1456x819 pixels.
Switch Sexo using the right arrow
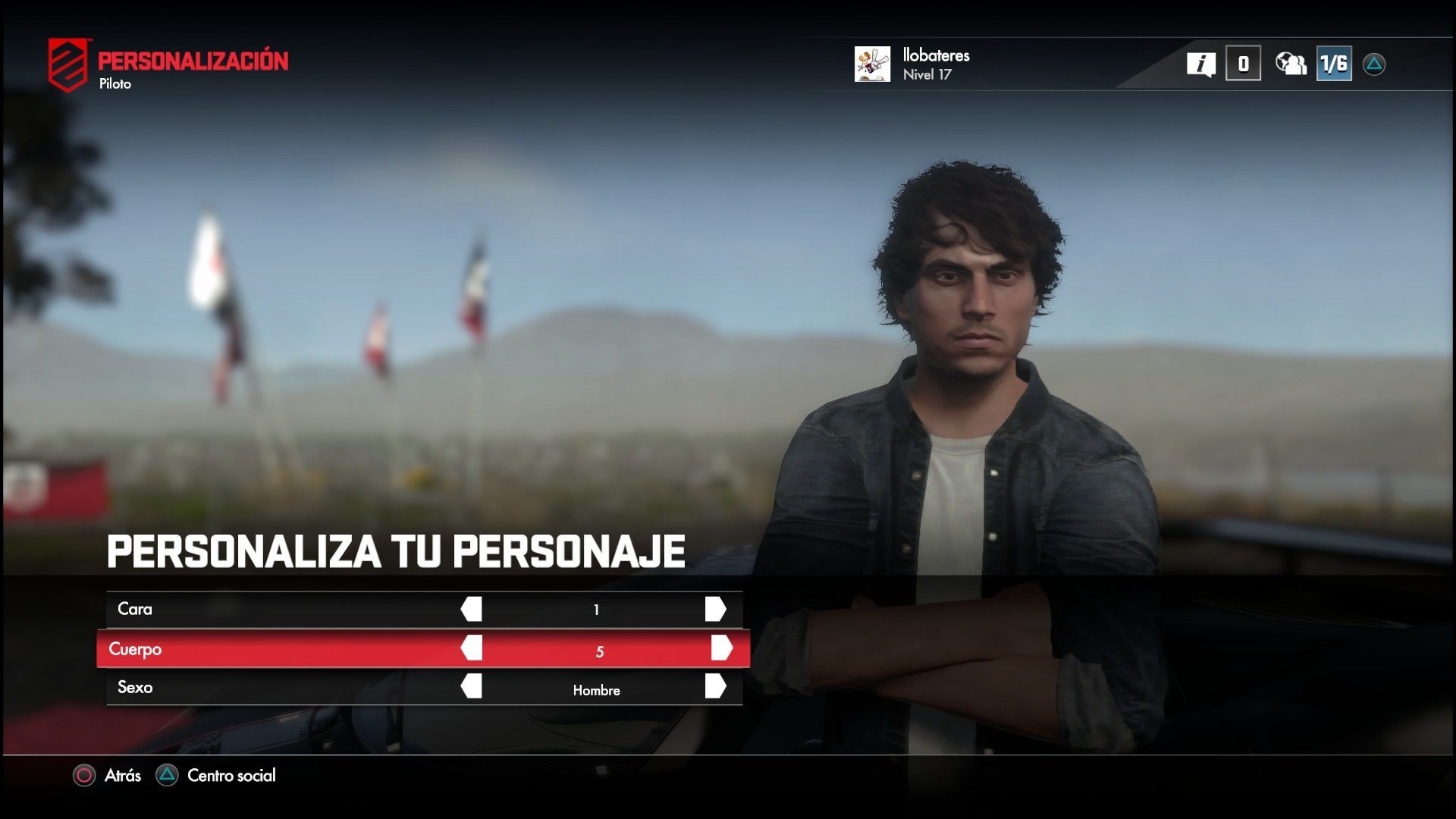(x=715, y=686)
